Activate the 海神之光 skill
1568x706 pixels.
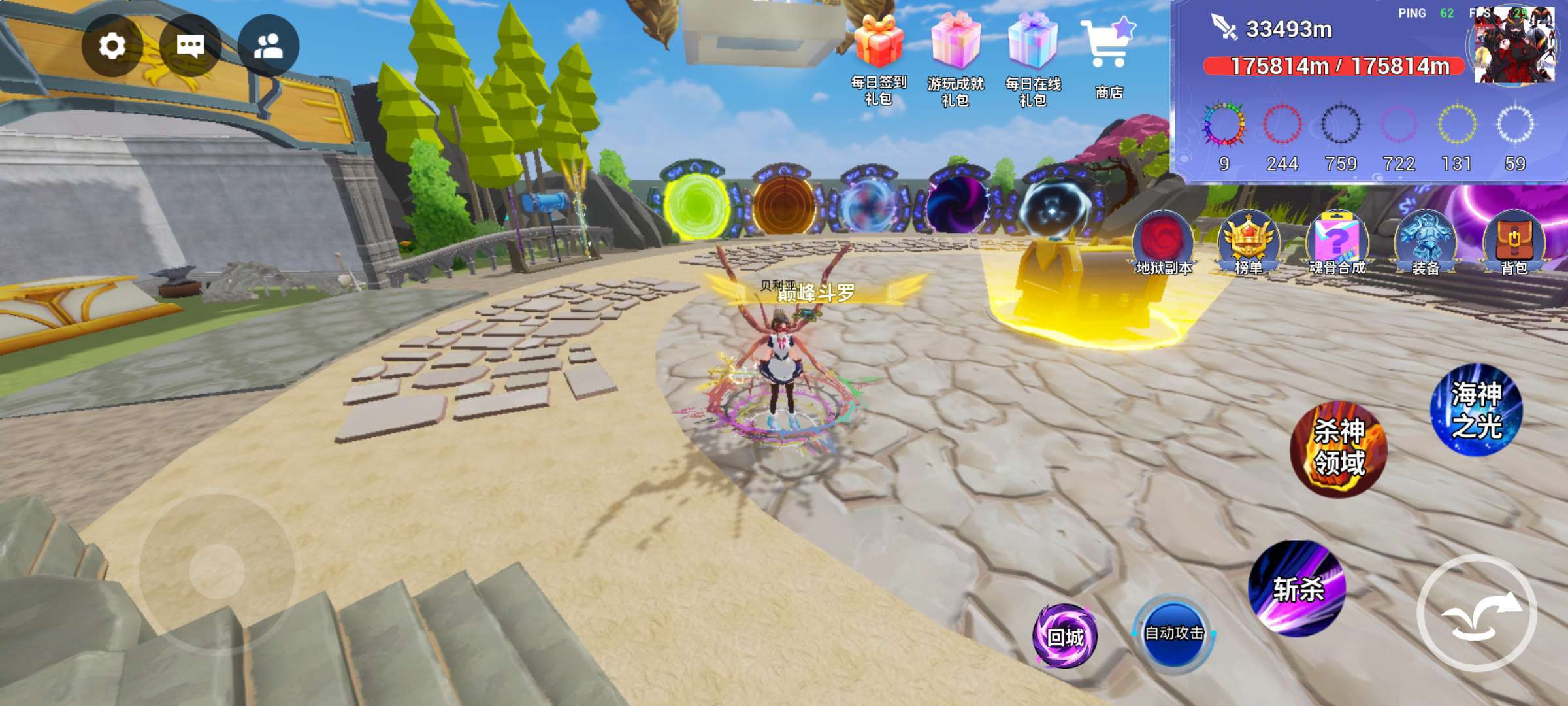pos(1477,410)
